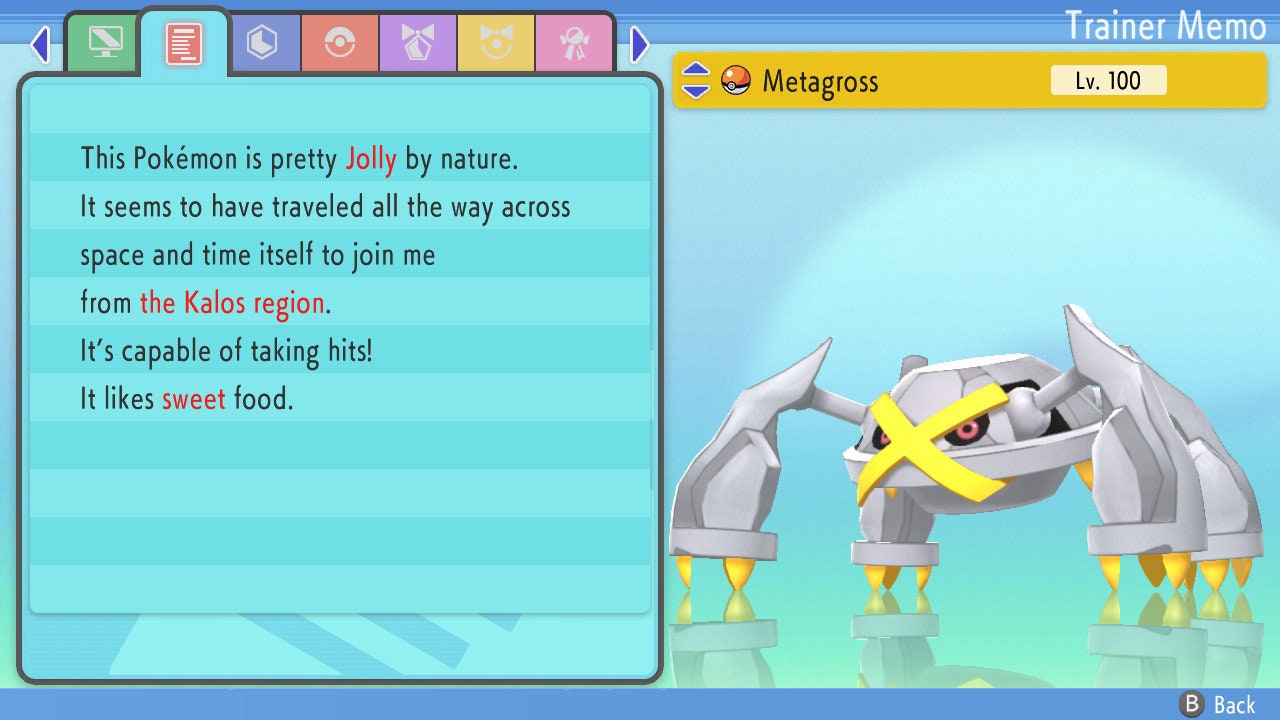Cycle Pokémon with the up-down arrows
The width and height of the screenshot is (1280, 720).
click(696, 80)
